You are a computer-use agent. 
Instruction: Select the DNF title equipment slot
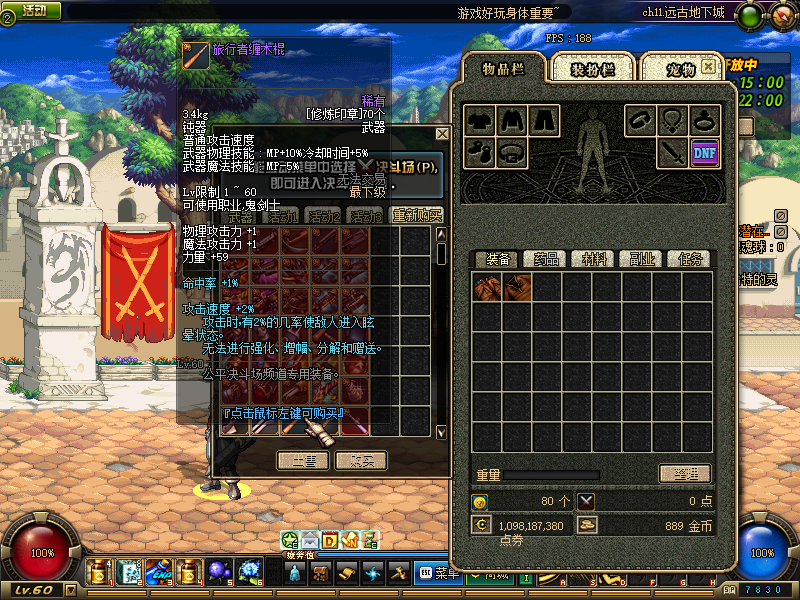click(x=704, y=152)
